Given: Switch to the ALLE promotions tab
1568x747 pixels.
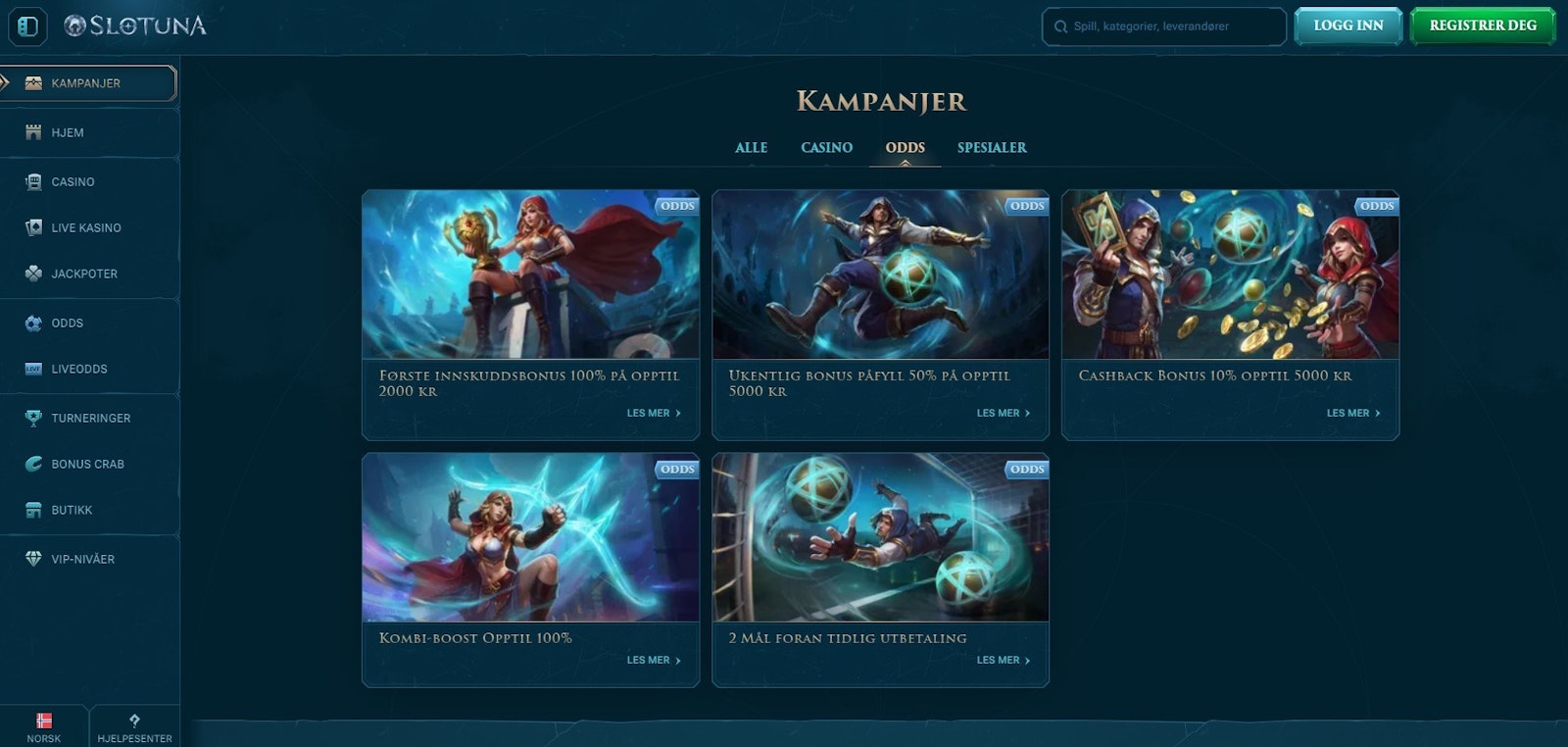Looking at the screenshot, I should pyautogui.click(x=751, y=147).
